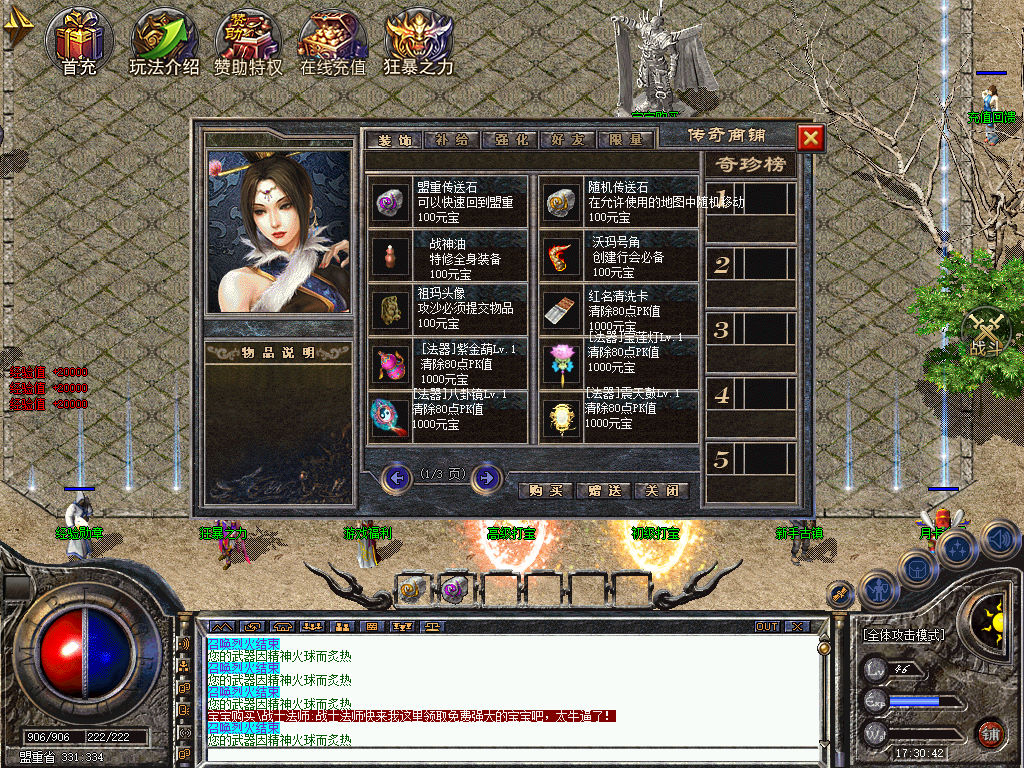Open the 首充 first-recharge gift icon
Screen dimensions: 1024x768
[79, 42]
